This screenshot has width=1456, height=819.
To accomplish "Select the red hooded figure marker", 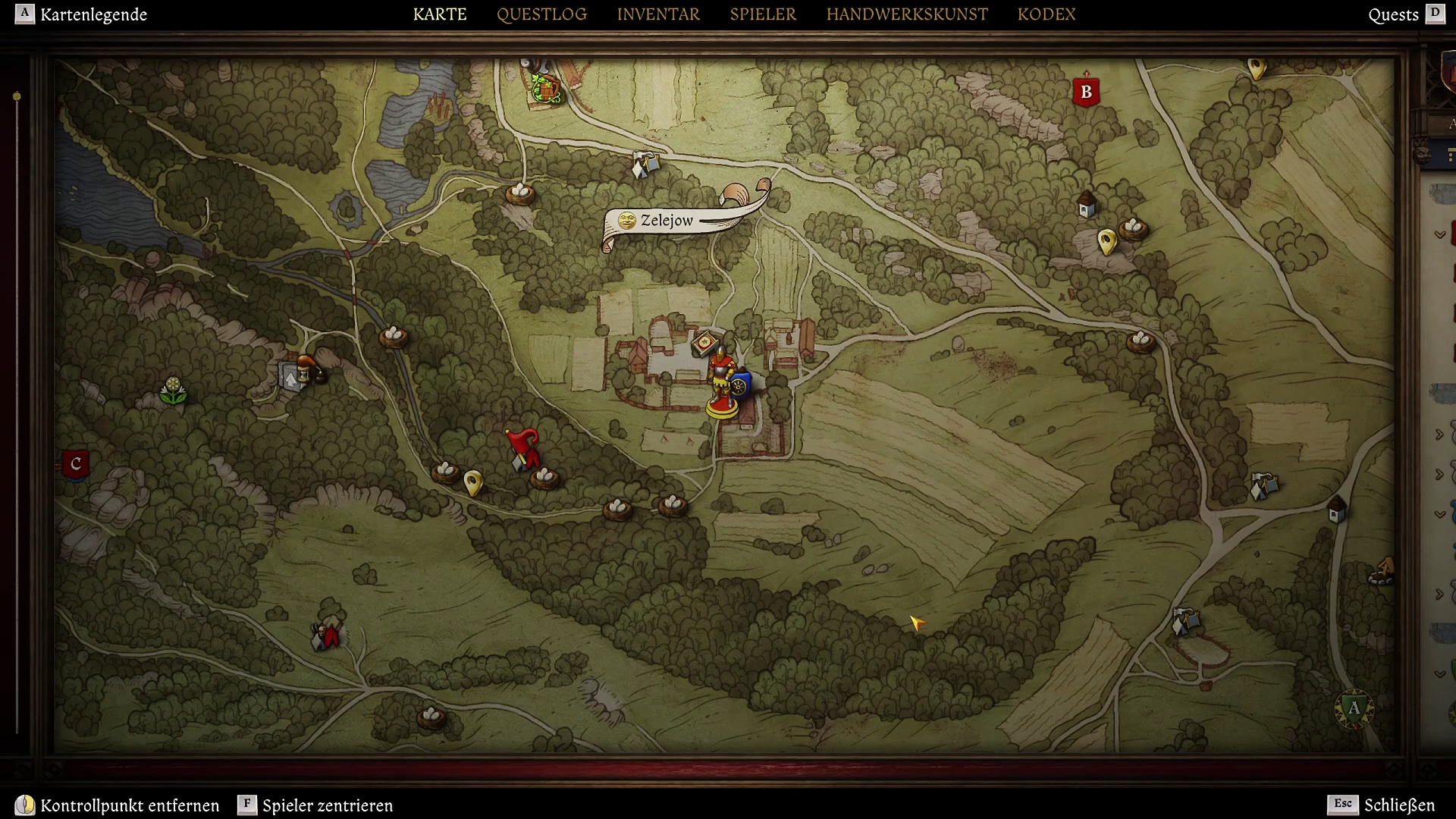I will click(x=523, y=447).
